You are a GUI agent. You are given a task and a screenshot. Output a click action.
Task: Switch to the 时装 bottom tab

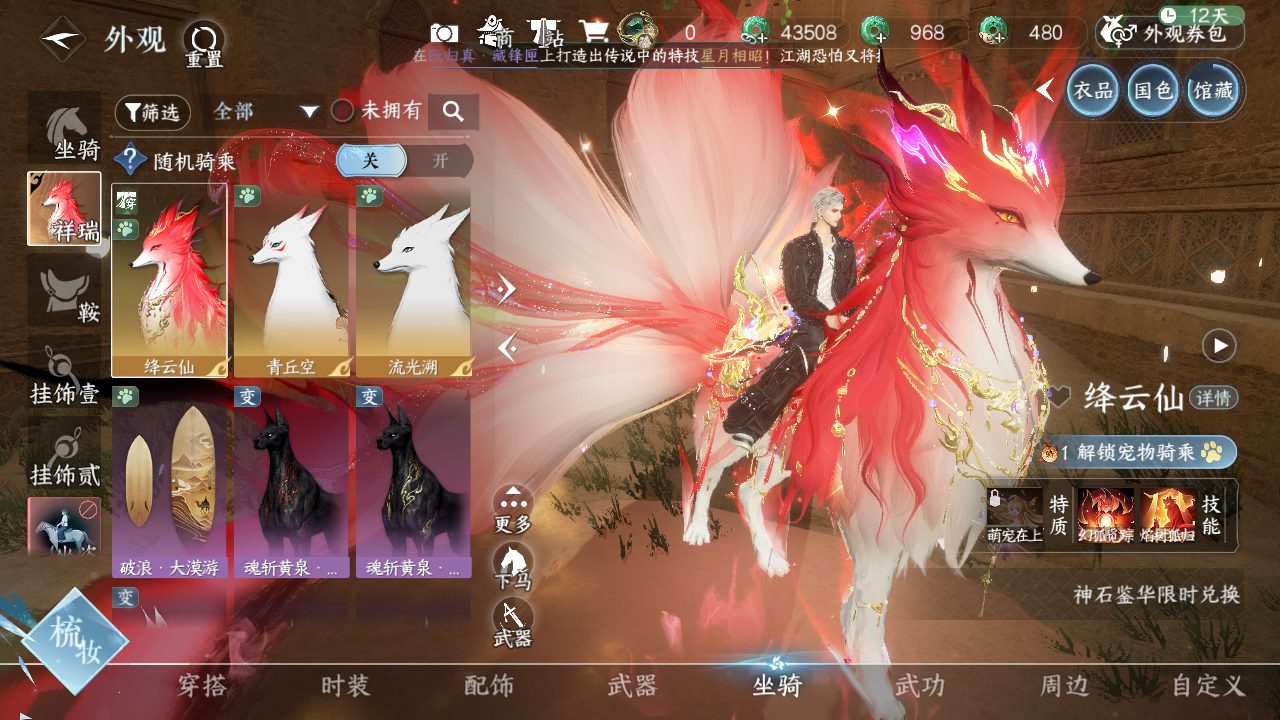[x=345, y=686]
